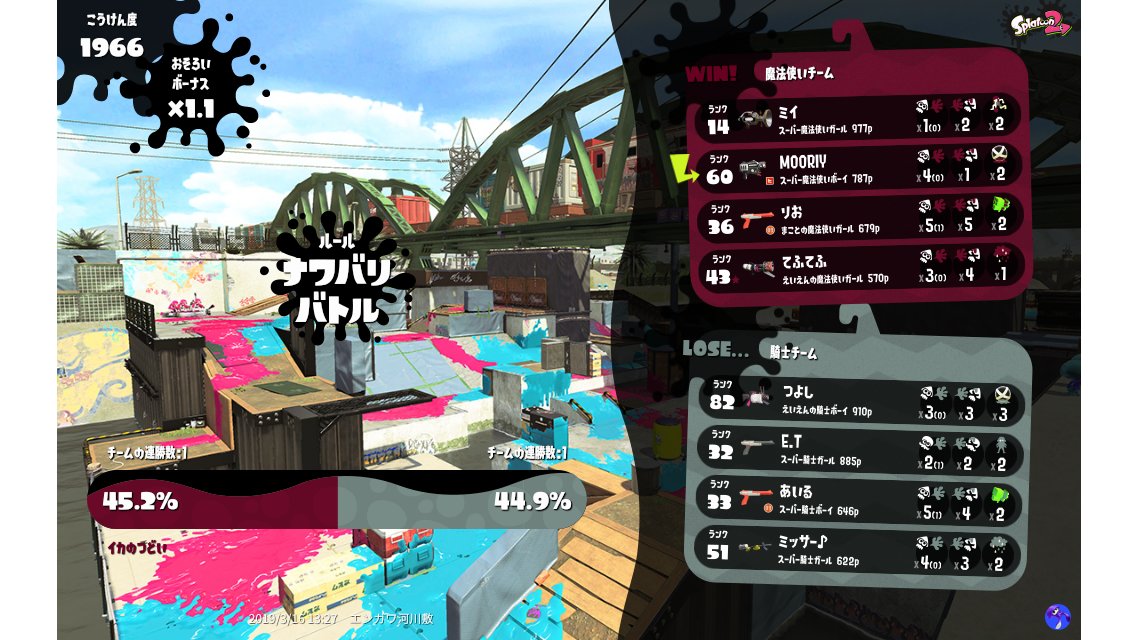Click the round blue avatar icon
Image resolution: width=1138 pixels, height=640 pixels.
tap(1057, 616)
